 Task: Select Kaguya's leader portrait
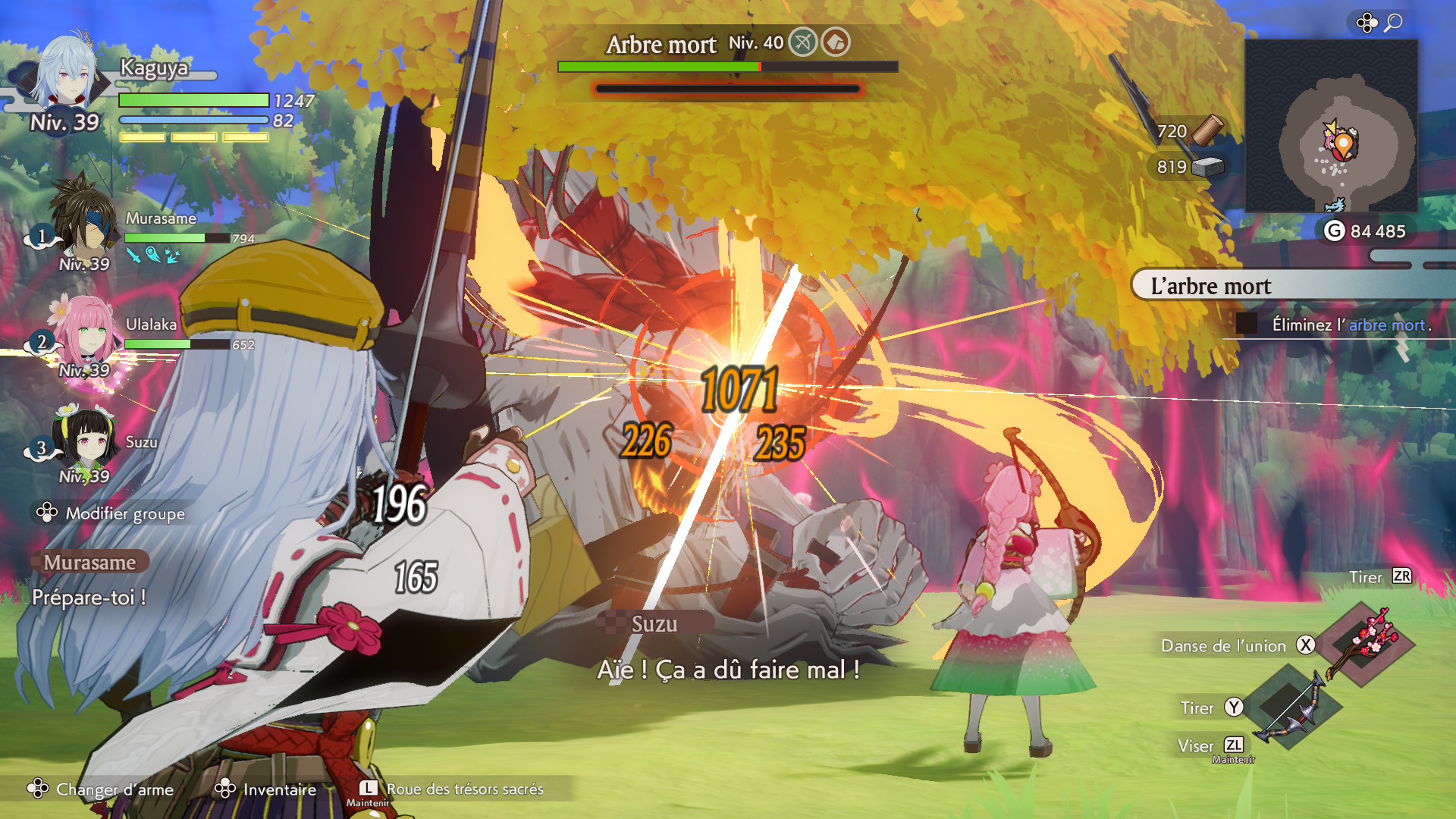68,72
